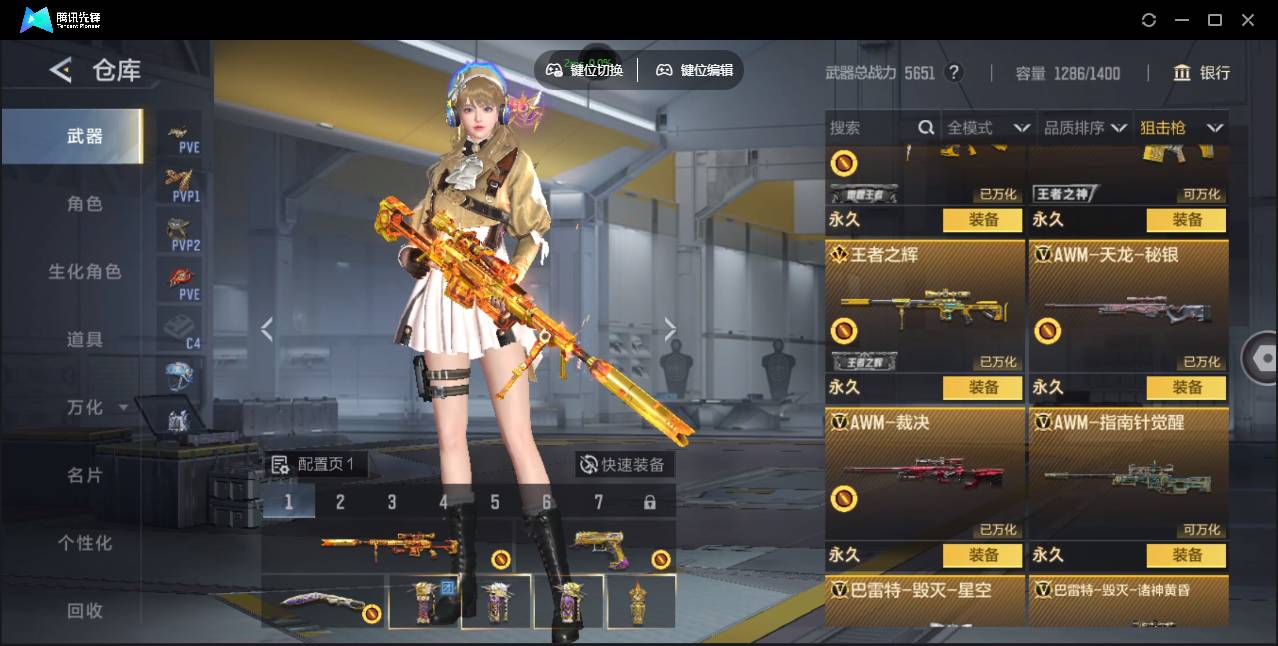The height and width of the screenshot is (646, 1278).
Task: Equip the AWM-天龙-秘银 rifle
Action: click(x=1187, y=388)
